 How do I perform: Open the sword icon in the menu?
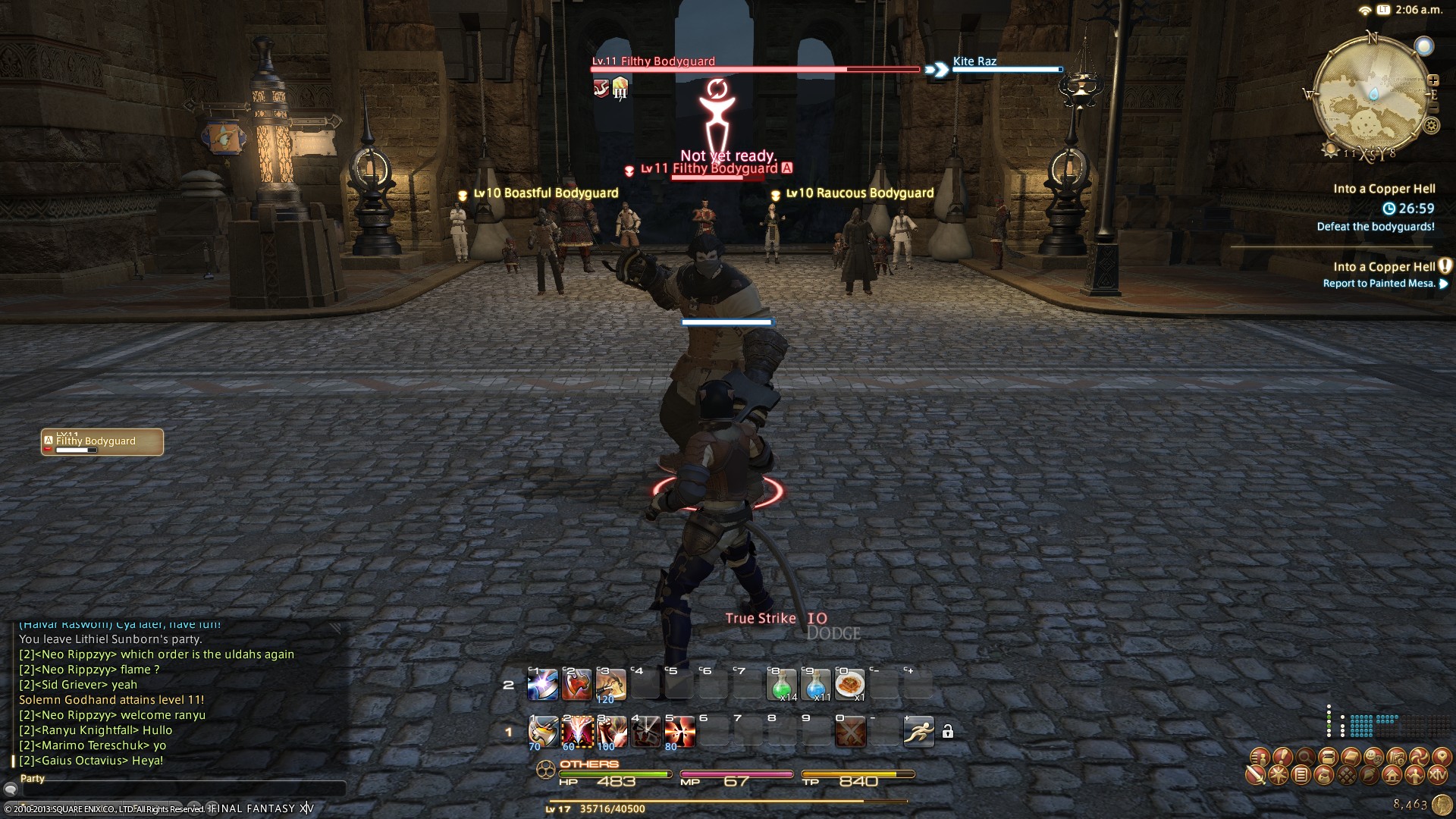1256,775
